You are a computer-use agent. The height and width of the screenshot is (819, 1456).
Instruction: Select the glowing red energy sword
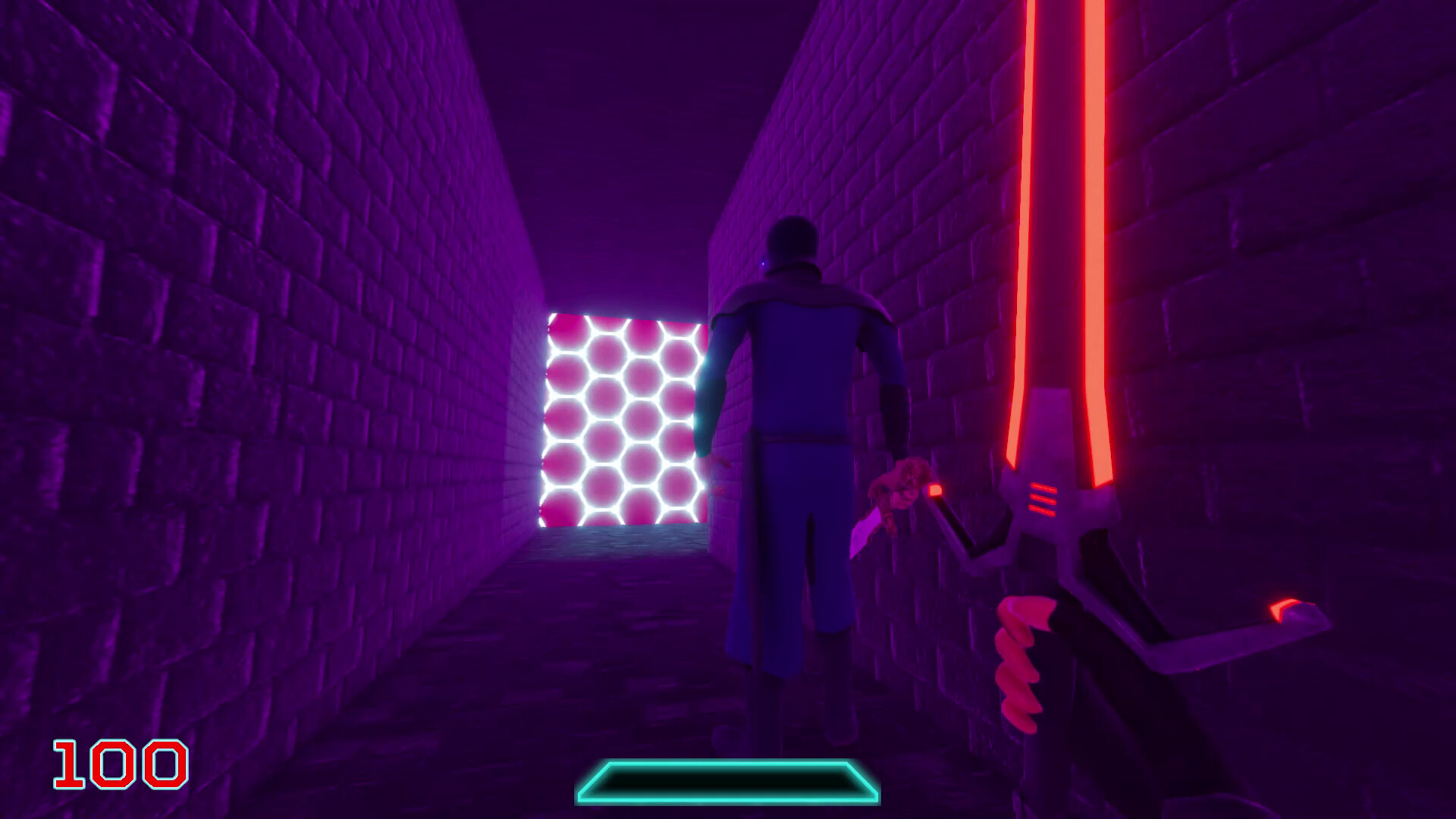1062,303
